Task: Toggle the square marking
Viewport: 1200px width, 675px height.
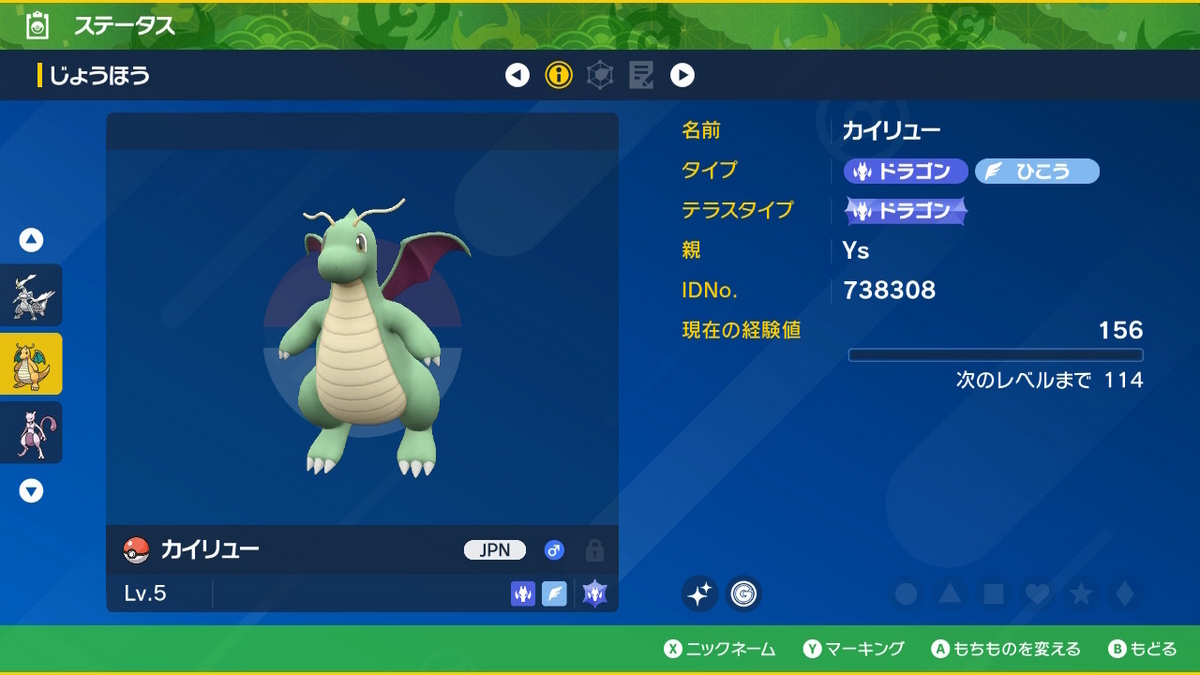Action: coord(993,594)
